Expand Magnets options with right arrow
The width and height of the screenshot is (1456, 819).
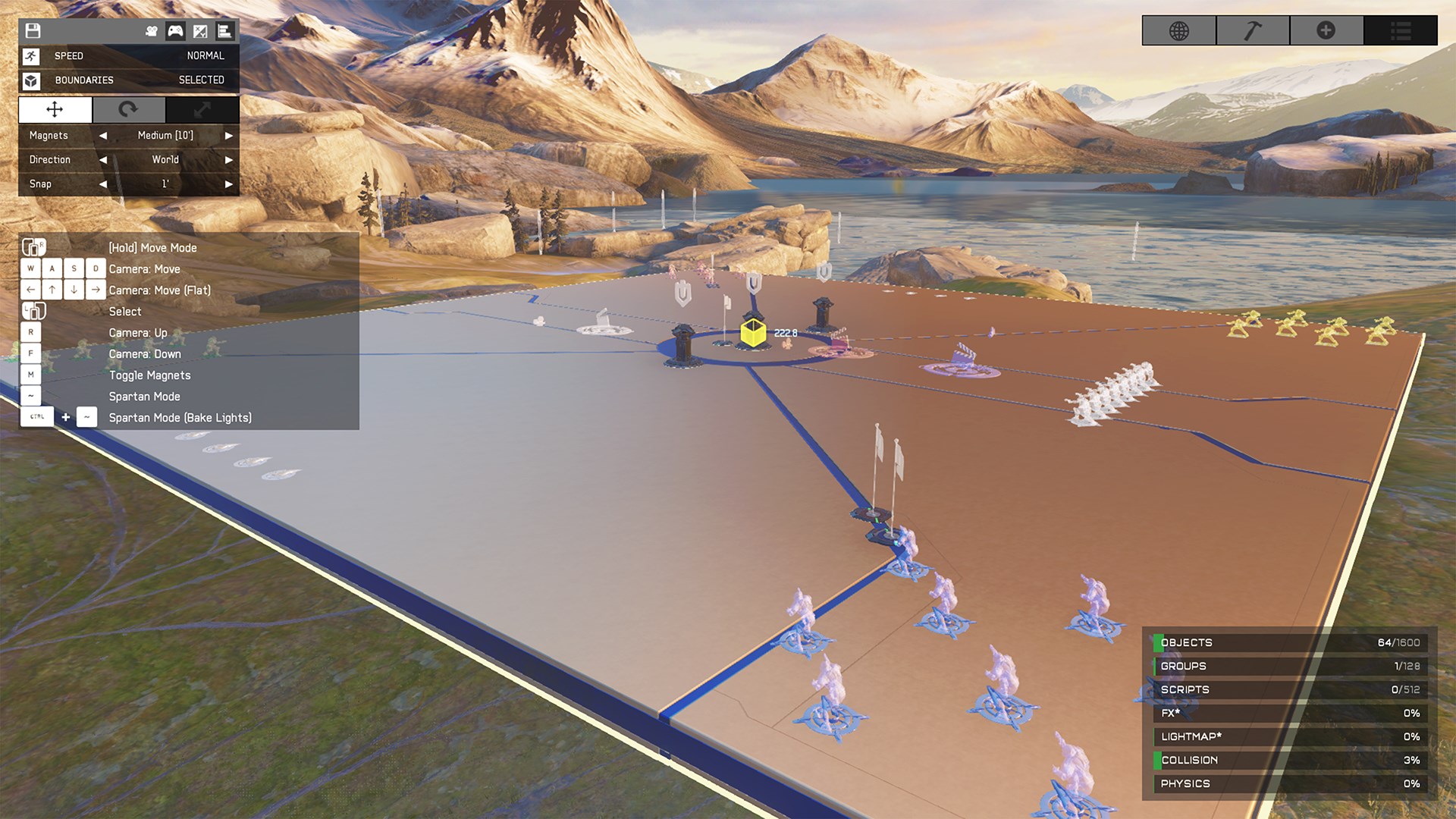point(229,136)
